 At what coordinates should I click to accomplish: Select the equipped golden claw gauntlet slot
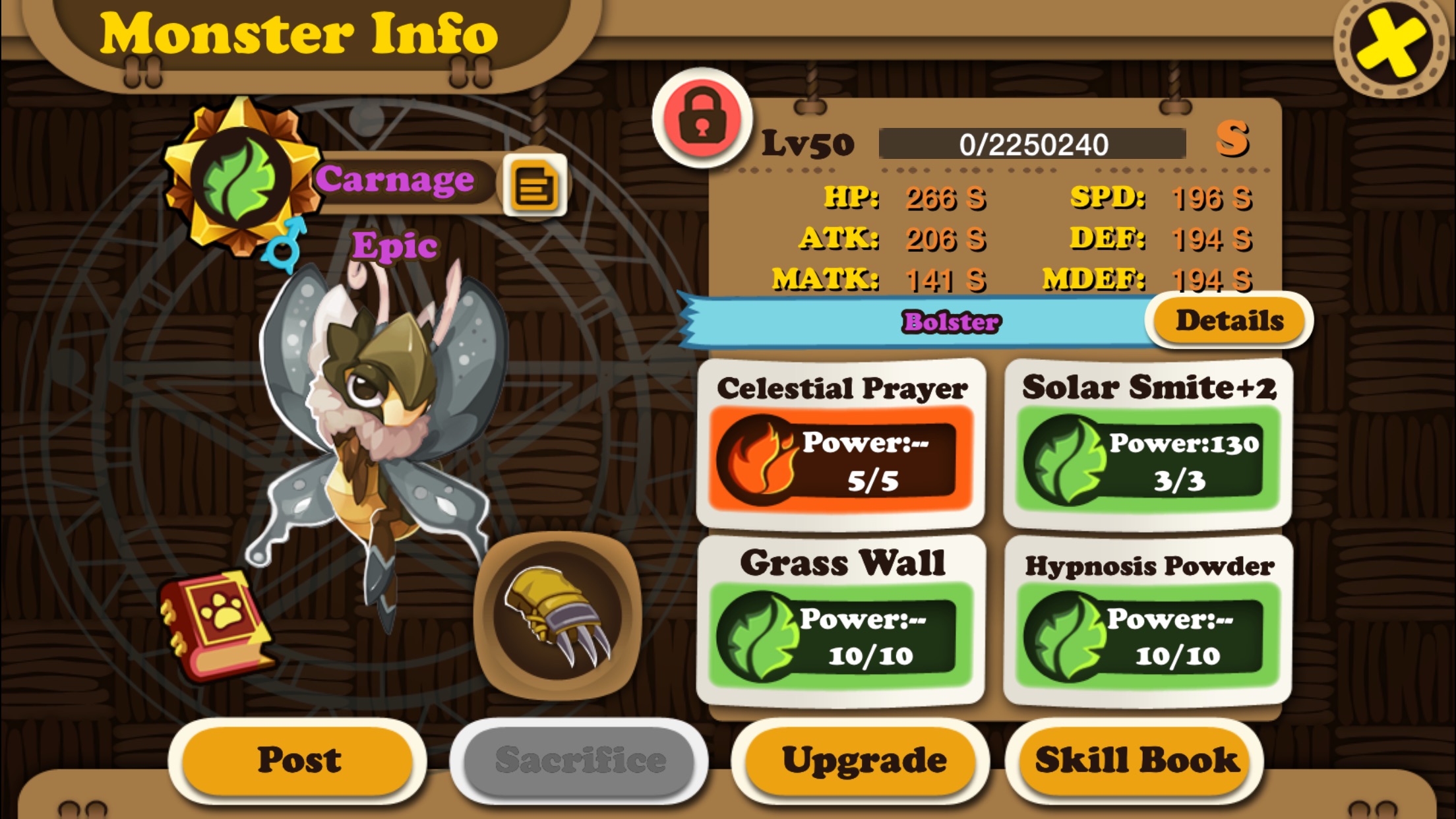coord(558,617)
